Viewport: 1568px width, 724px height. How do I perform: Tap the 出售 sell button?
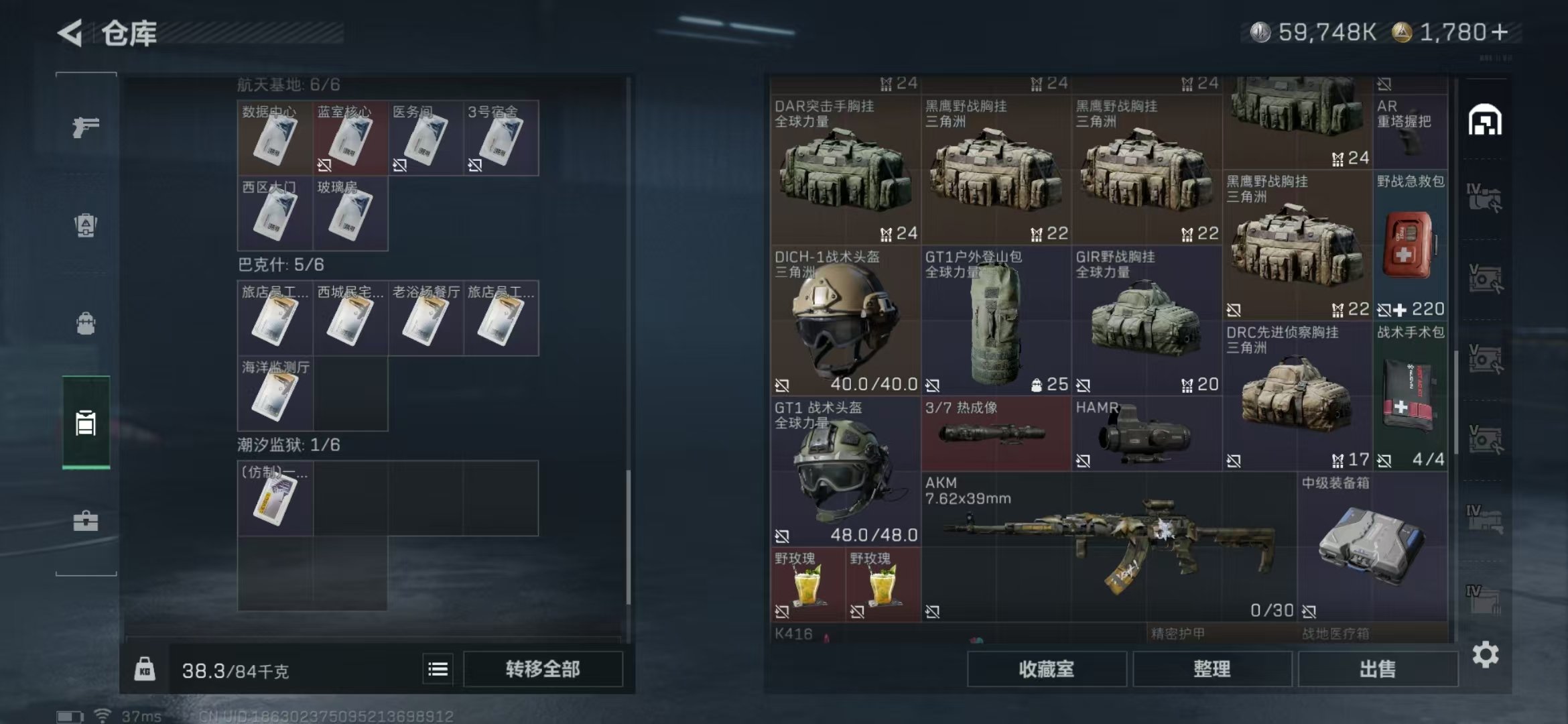click(1378, 669)
